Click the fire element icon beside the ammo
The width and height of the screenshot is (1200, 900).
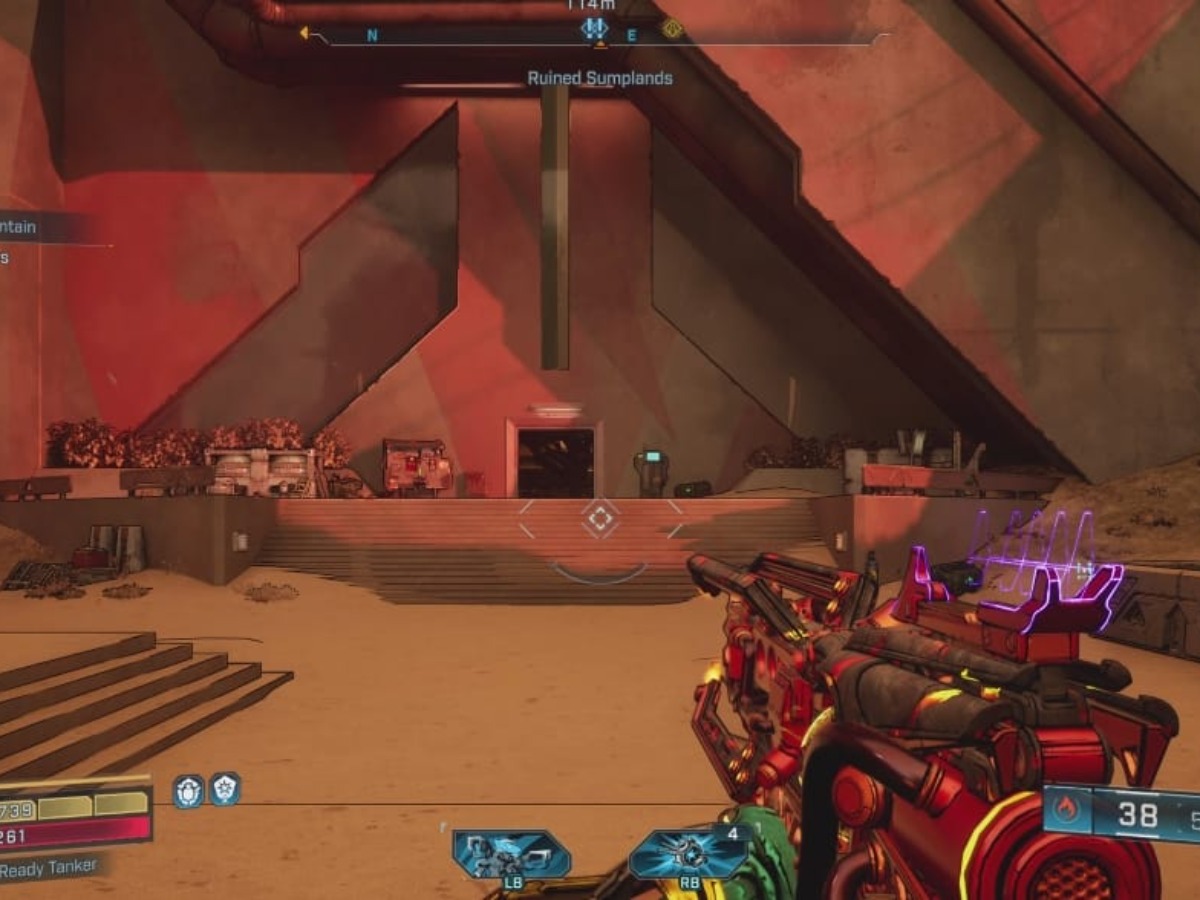1066,809
